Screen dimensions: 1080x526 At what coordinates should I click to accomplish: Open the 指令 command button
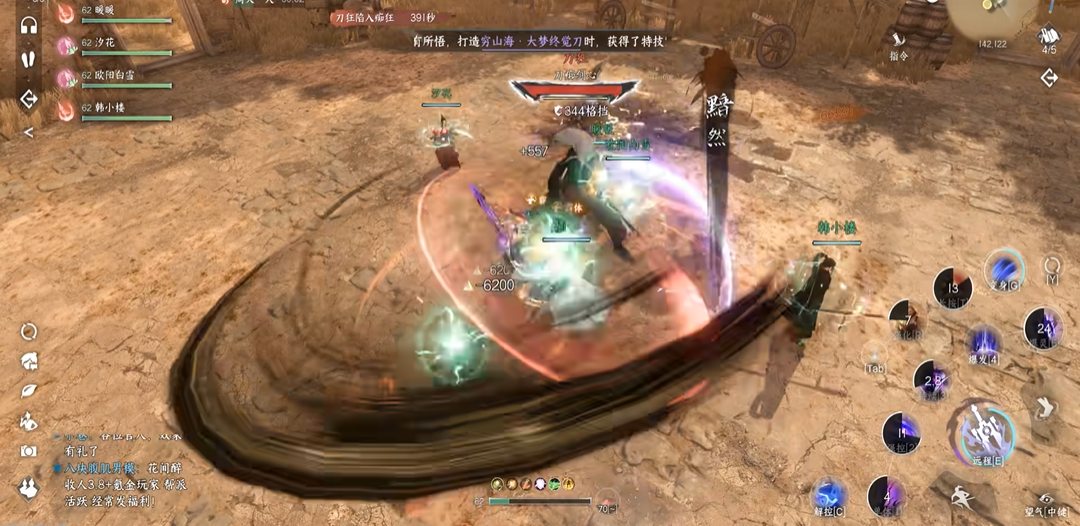pos(898,45)
